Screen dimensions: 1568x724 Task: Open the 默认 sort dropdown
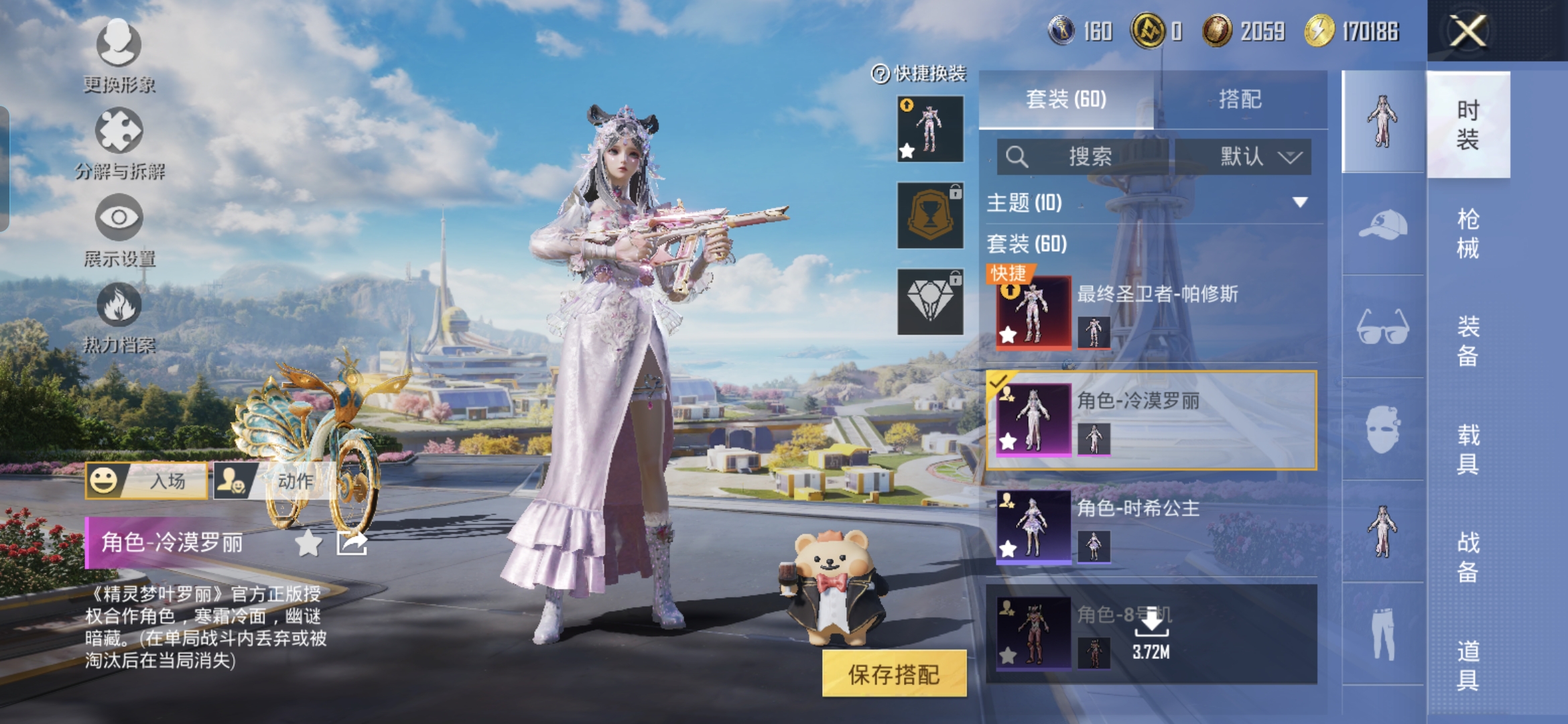click(x=1244, y=157)
